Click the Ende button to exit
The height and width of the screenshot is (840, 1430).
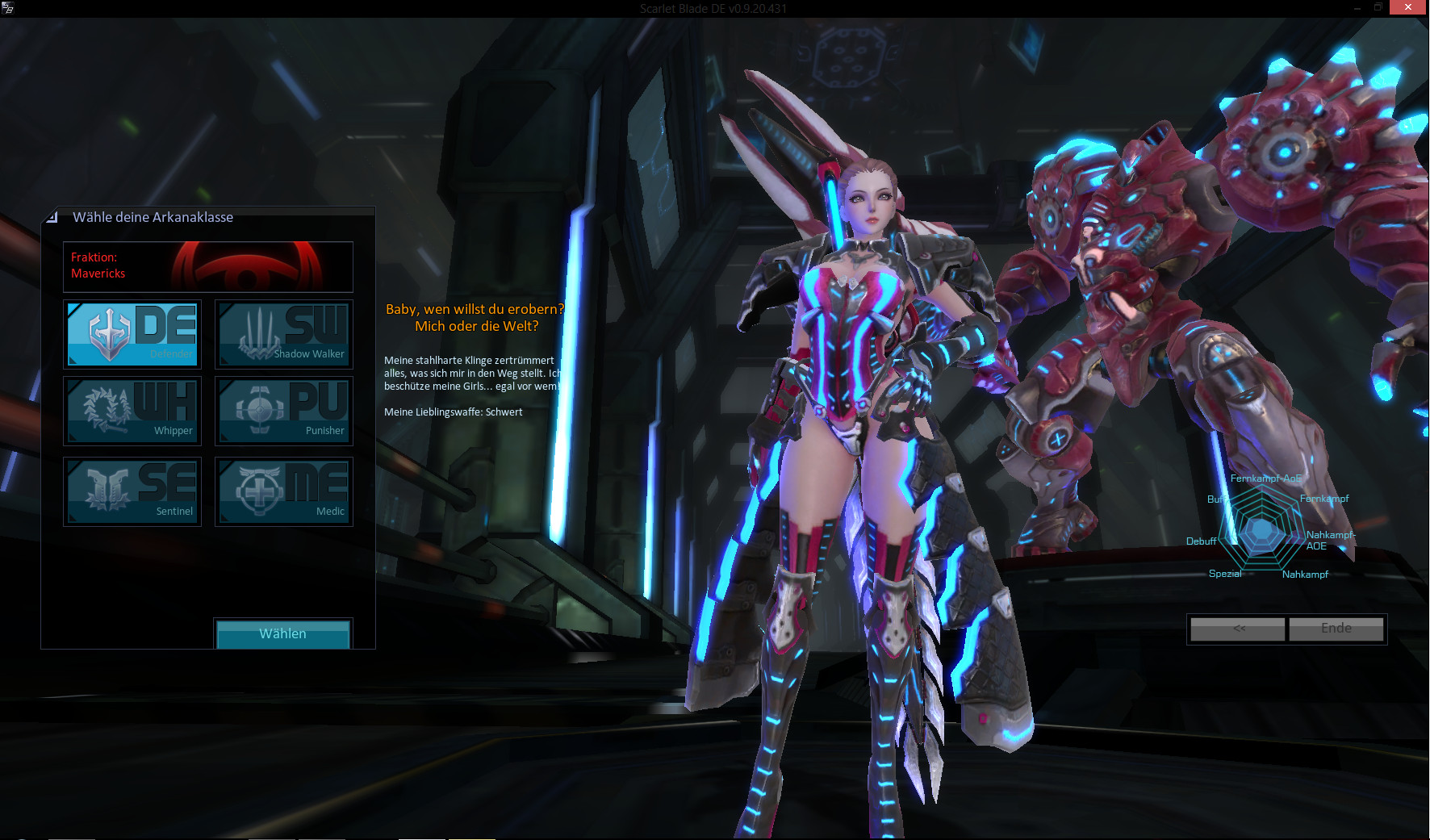[1336, 629]
